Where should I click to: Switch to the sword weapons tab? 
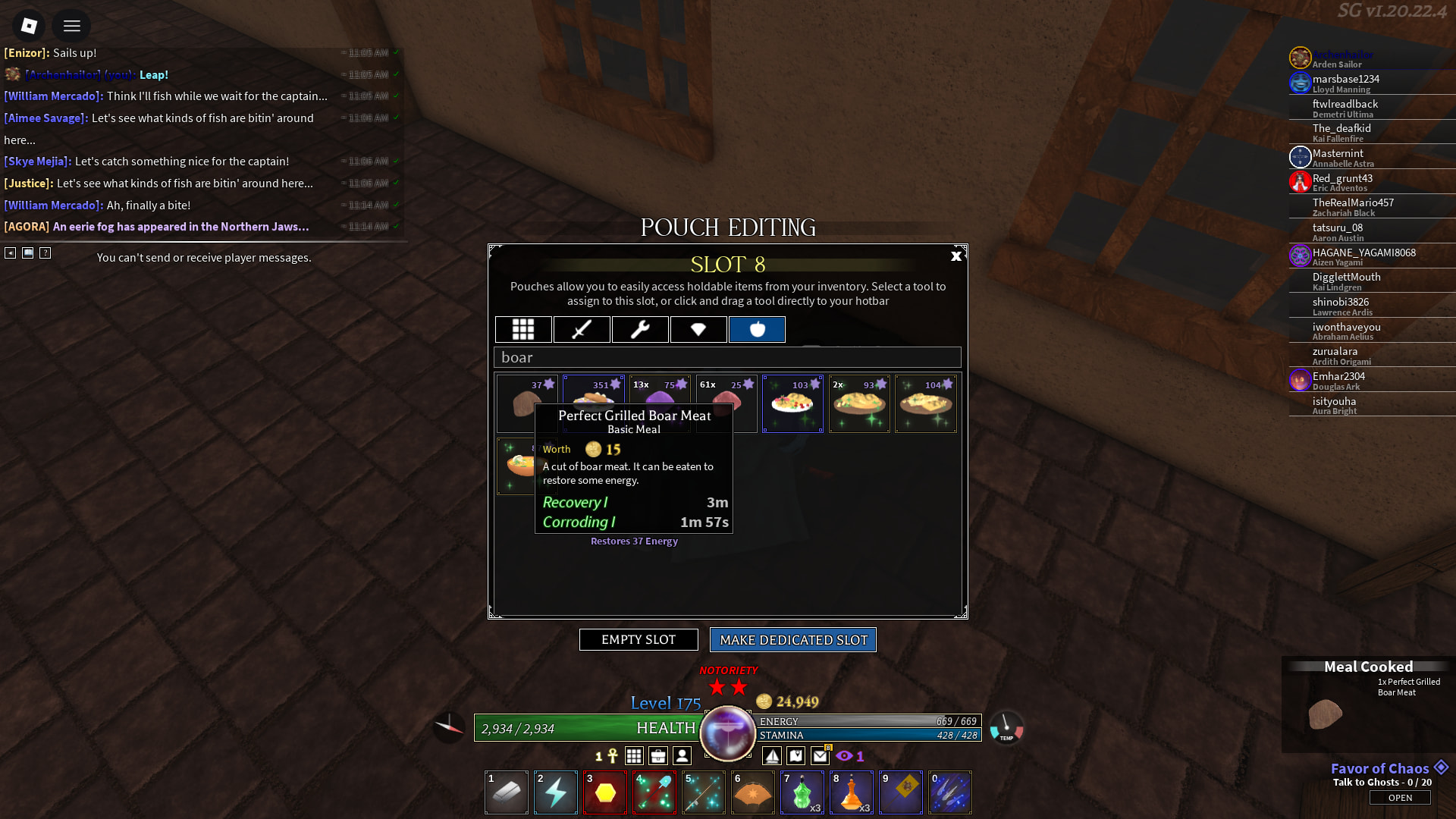click(x=582, y=330)
